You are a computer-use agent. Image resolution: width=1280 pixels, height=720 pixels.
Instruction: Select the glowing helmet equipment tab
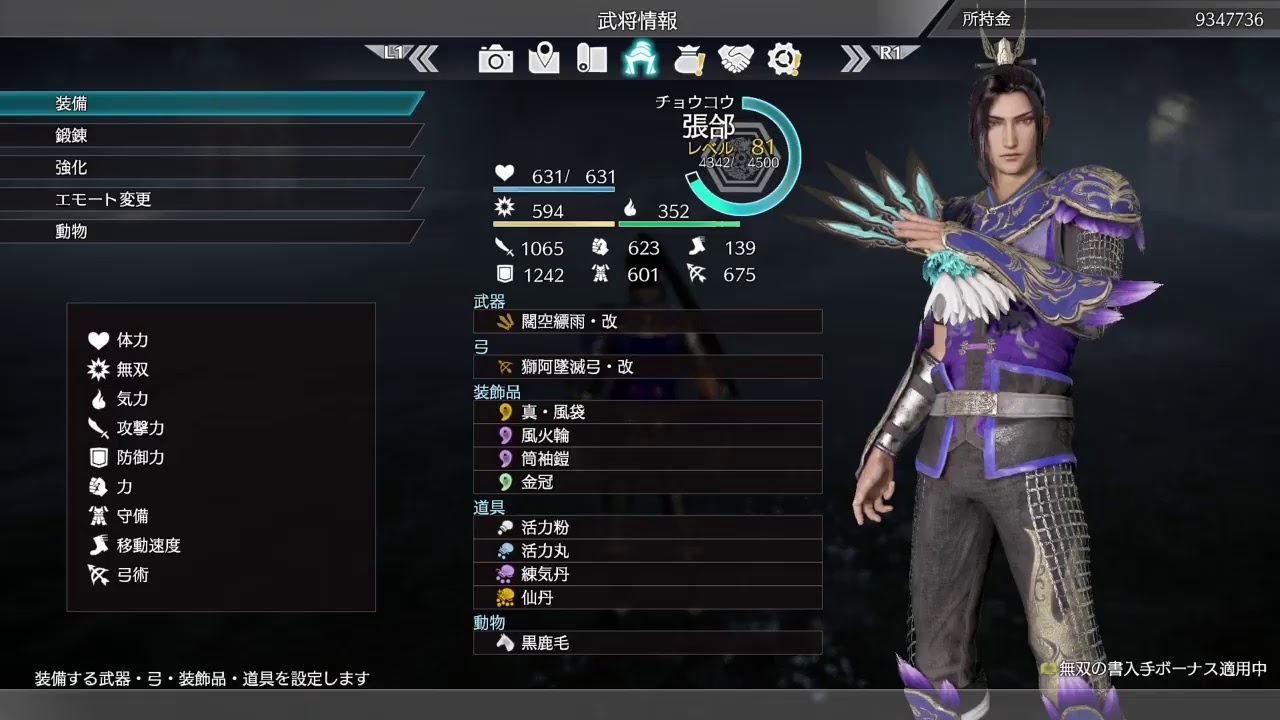[641, 59]
